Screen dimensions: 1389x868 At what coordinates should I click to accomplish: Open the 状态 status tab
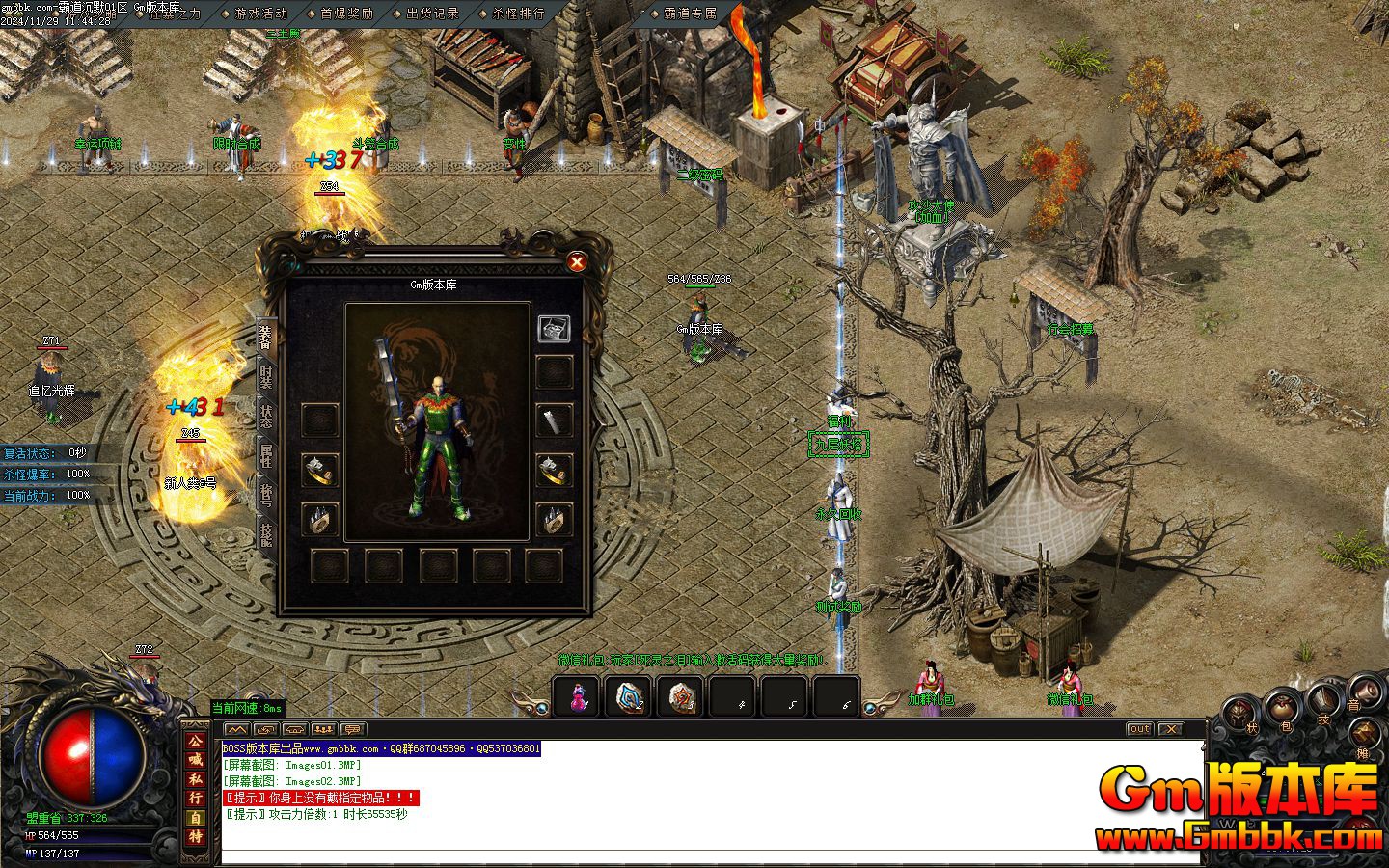pos(266,416)
